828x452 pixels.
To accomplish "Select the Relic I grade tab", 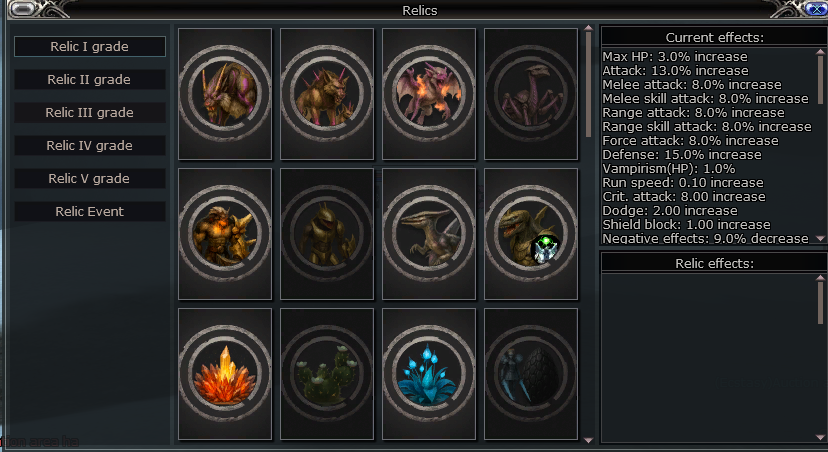I will tap(90, 47).
